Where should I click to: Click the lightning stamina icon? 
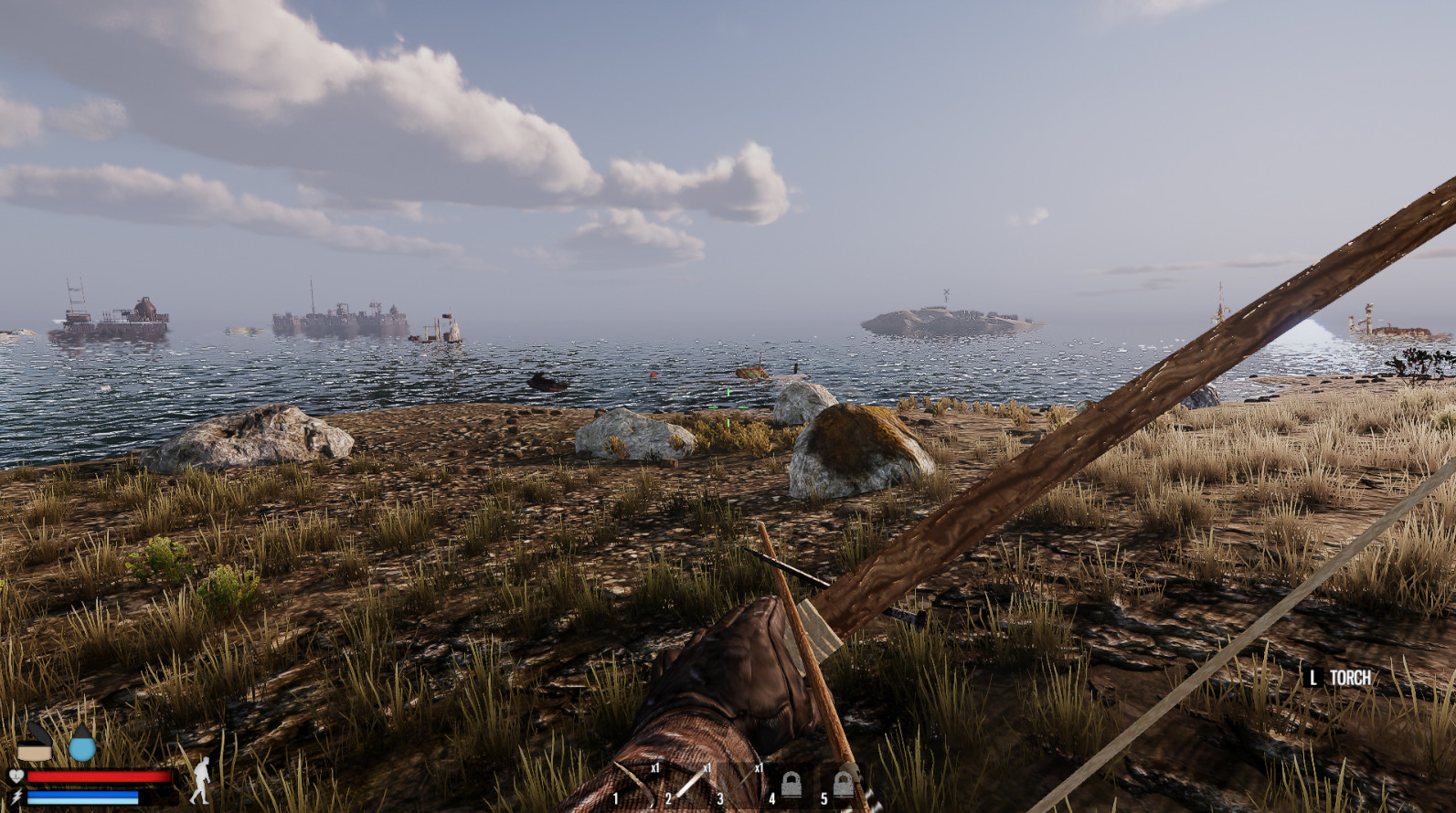[16, 796]
